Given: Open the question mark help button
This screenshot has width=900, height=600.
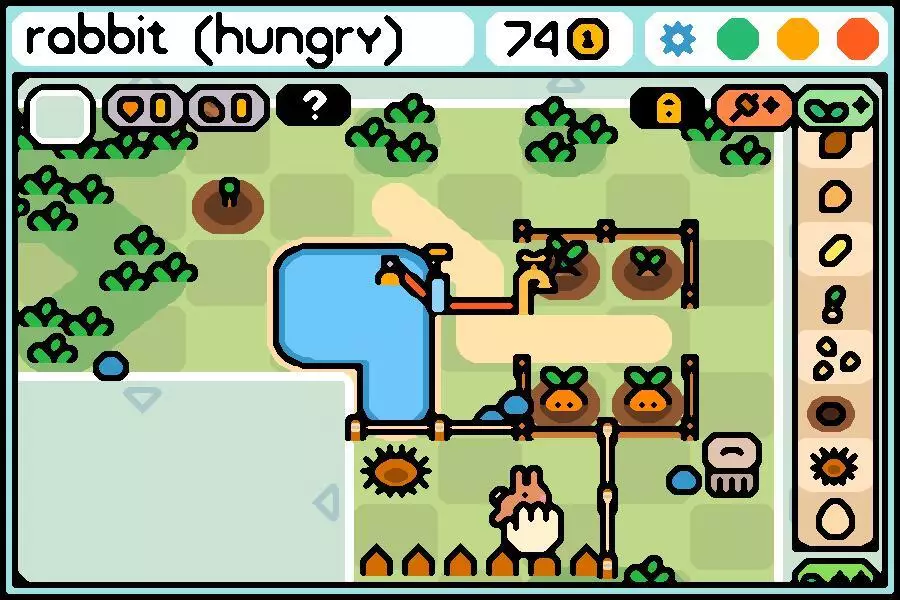Looking at the screenshot, I should pyautogui.click(x=313, y=105).
